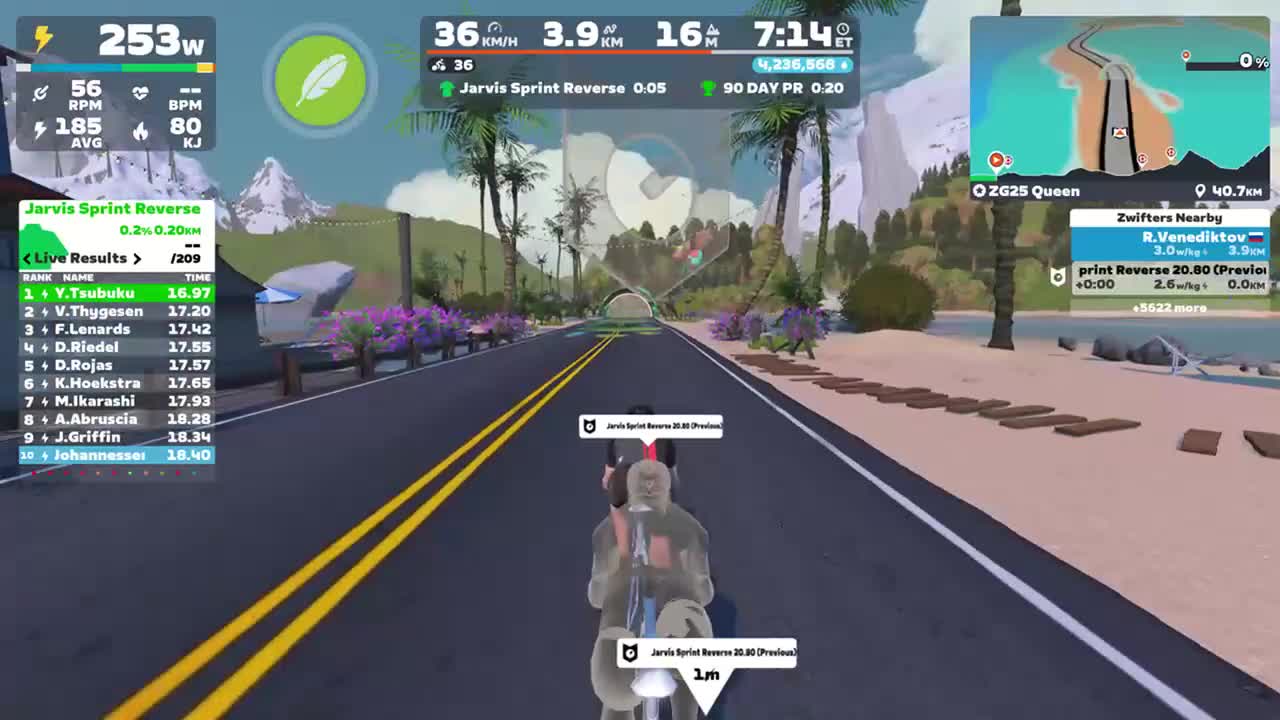Click the minimap rider marker
Image resolution: width=1280 pixels, height=720 pixels.
1118,131
